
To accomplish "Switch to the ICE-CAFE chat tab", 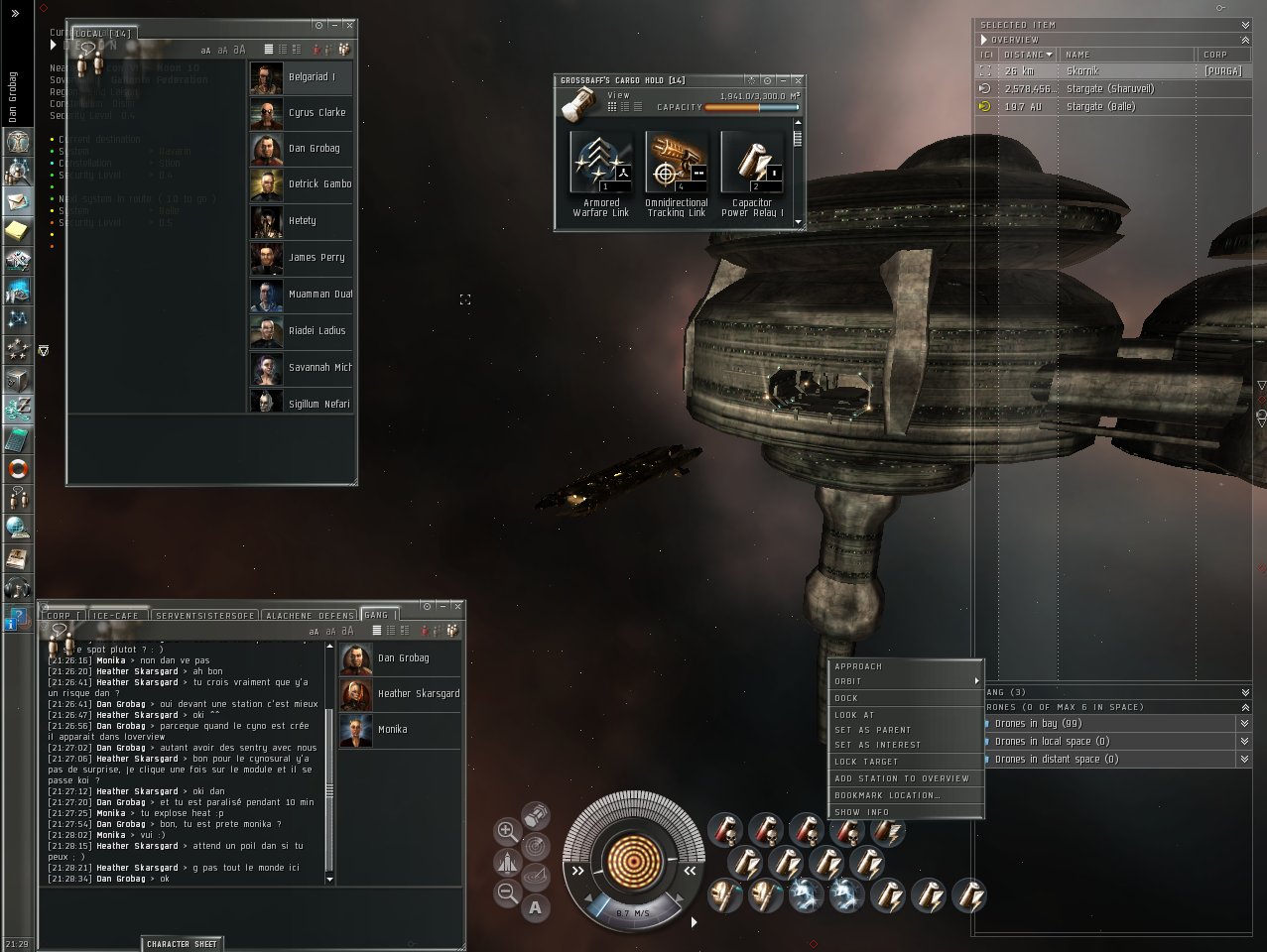I will pyautogui.click(x=115, y=616).
